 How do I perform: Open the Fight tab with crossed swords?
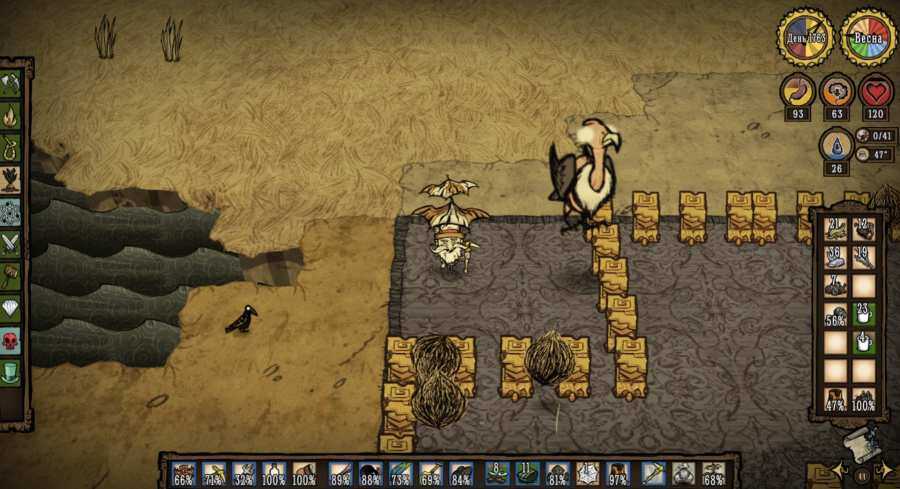click(12, 243)
